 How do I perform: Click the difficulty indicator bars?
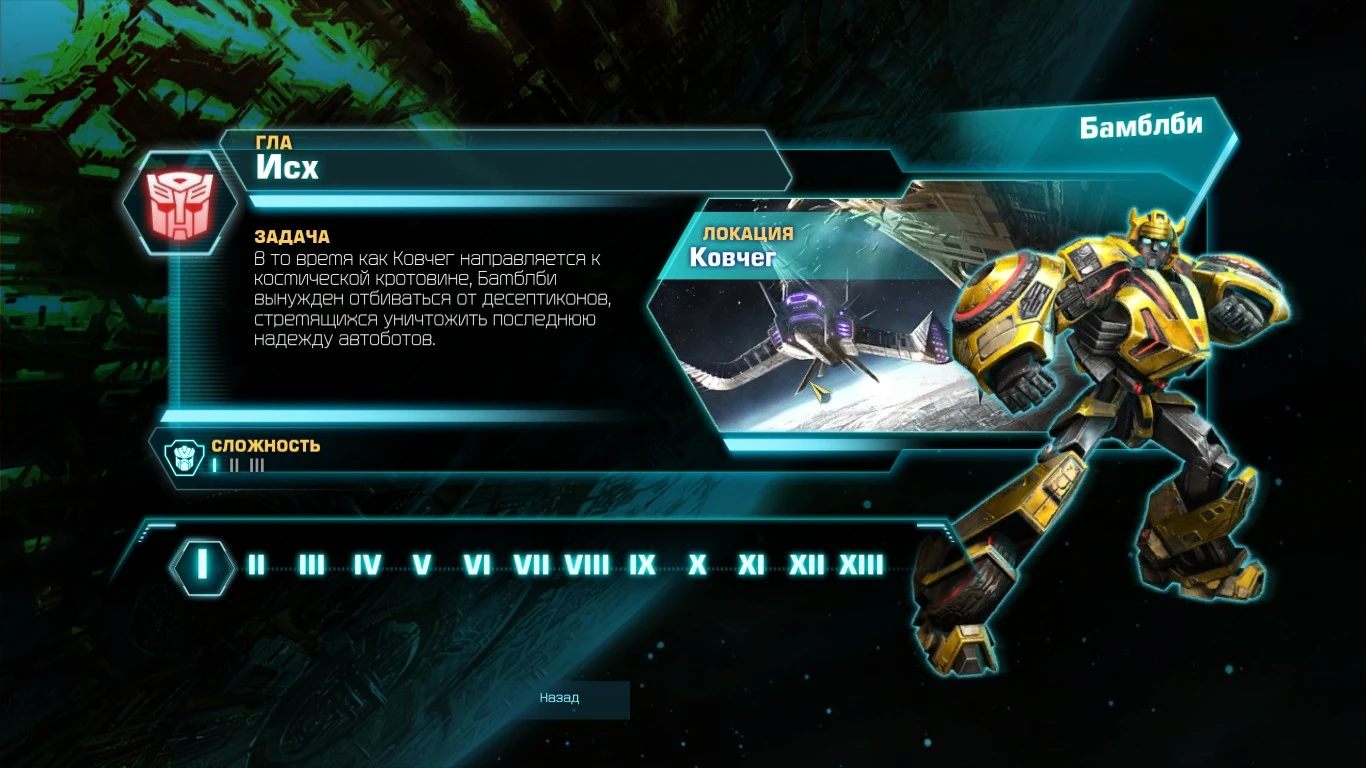(235, 464)
